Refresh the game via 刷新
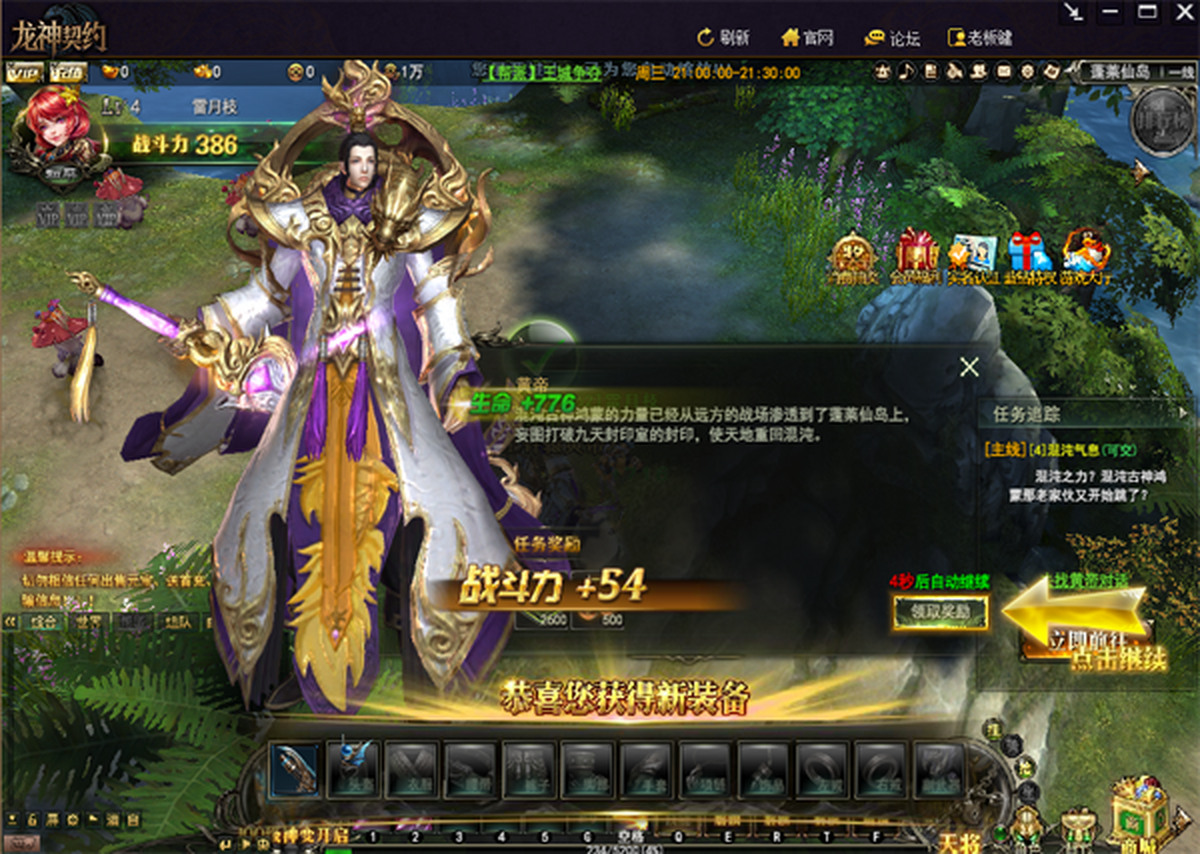 723,38
